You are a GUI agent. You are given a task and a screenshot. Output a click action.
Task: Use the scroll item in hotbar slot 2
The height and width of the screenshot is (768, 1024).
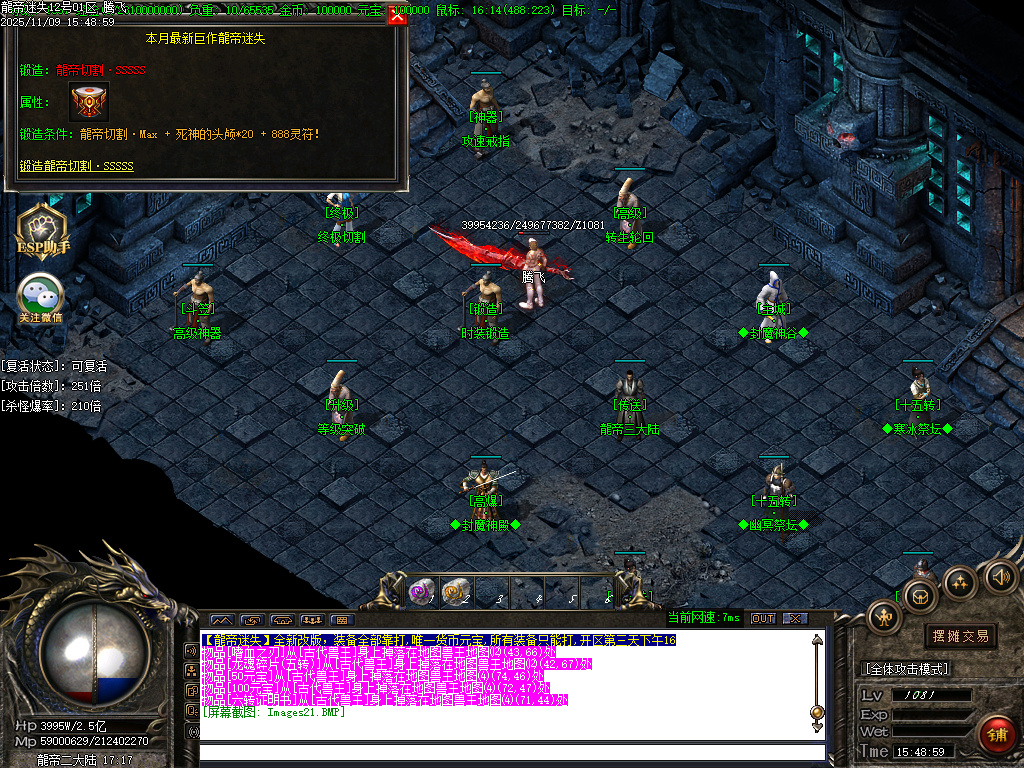[456, 592]
